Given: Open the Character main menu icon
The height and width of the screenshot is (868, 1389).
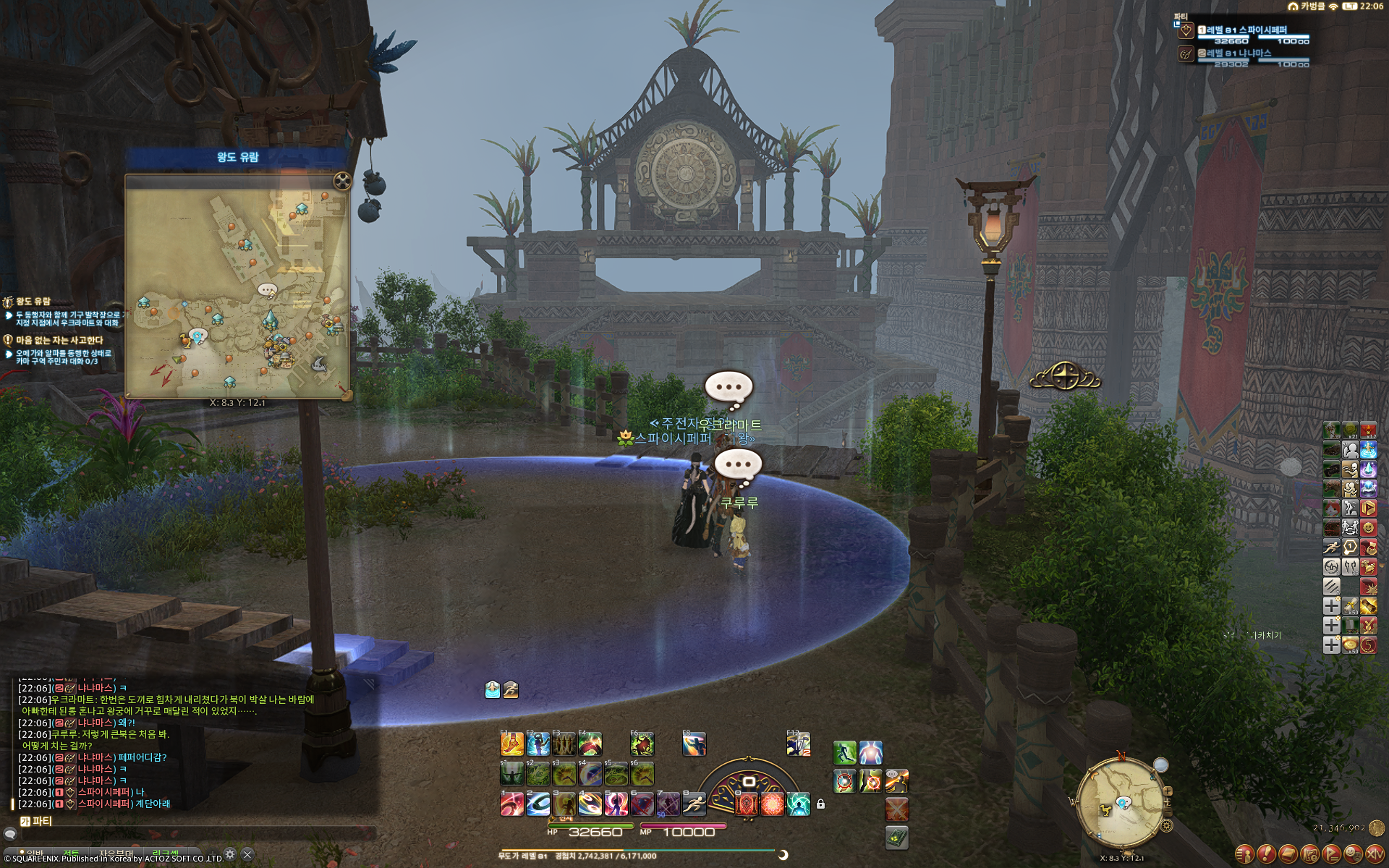Looking at the screenshot, I should pos(1244,854).
